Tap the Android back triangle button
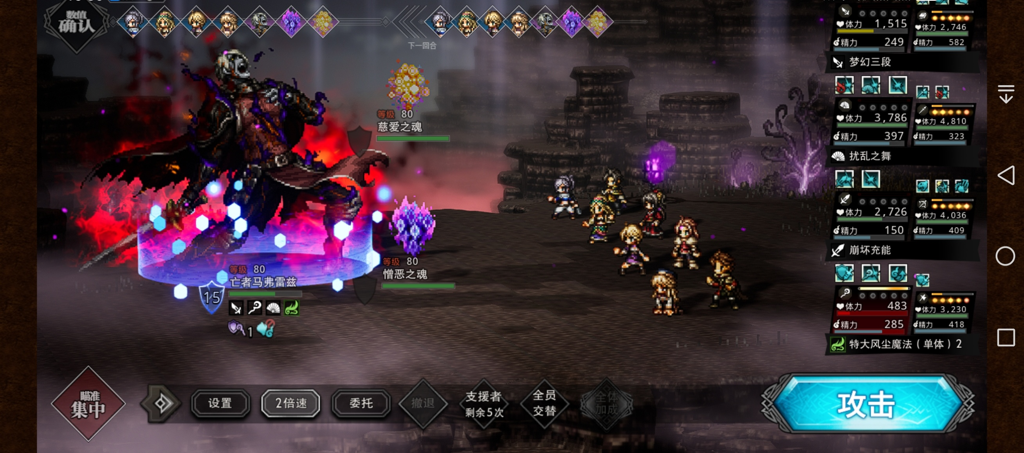This screenshot has width=1024, height=453. click(1005, 175)
